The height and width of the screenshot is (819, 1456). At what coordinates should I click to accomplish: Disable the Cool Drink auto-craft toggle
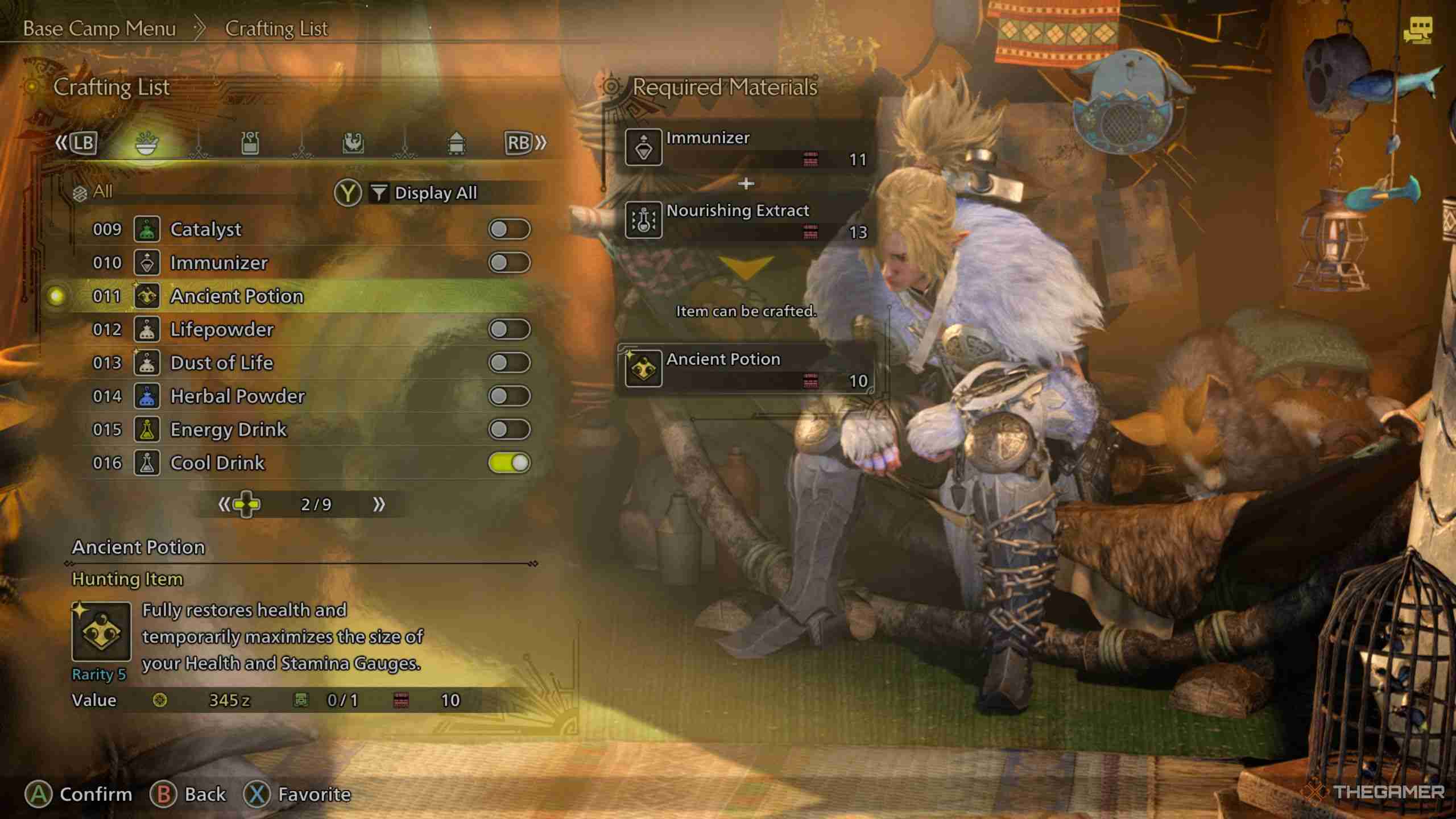click(x=509, y=463)
